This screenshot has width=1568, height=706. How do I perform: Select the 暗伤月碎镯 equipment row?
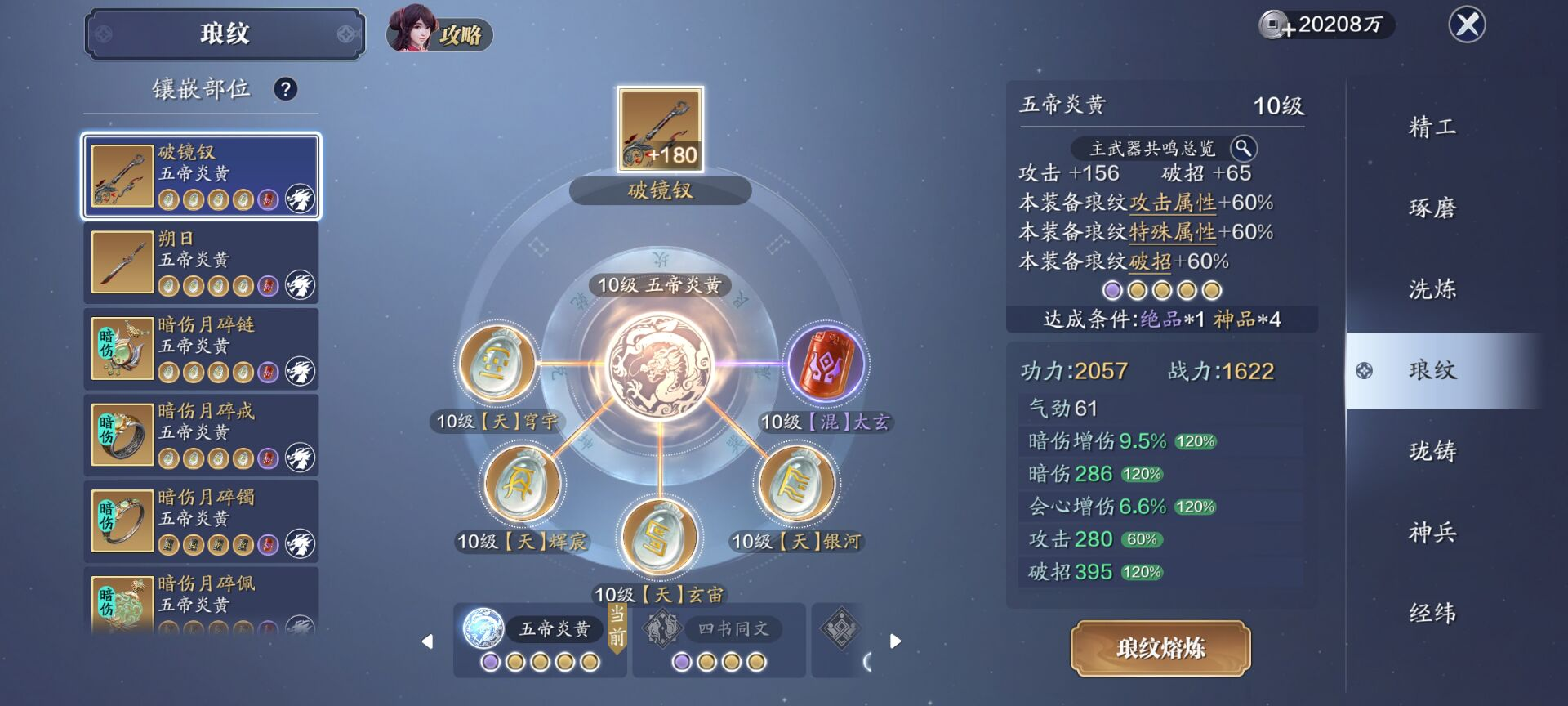point(201,521)
